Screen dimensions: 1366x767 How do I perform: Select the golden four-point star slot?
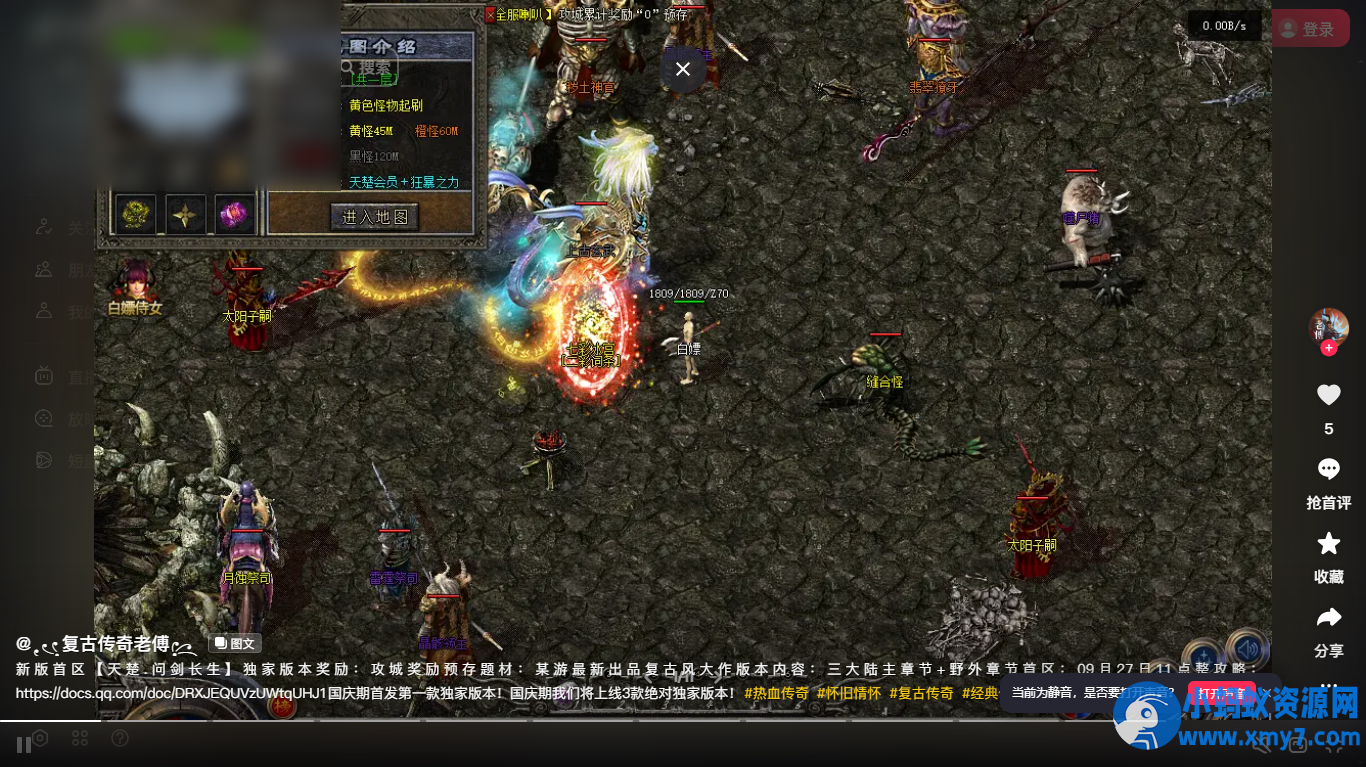(186, 214)
